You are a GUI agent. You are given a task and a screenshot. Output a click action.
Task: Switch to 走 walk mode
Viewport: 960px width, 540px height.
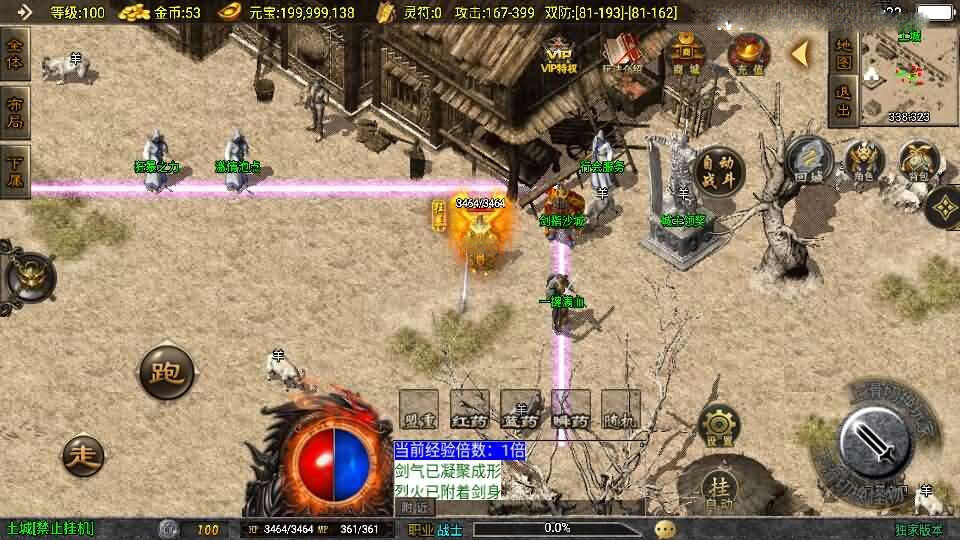pyautogui.click(x=84, y=456)
